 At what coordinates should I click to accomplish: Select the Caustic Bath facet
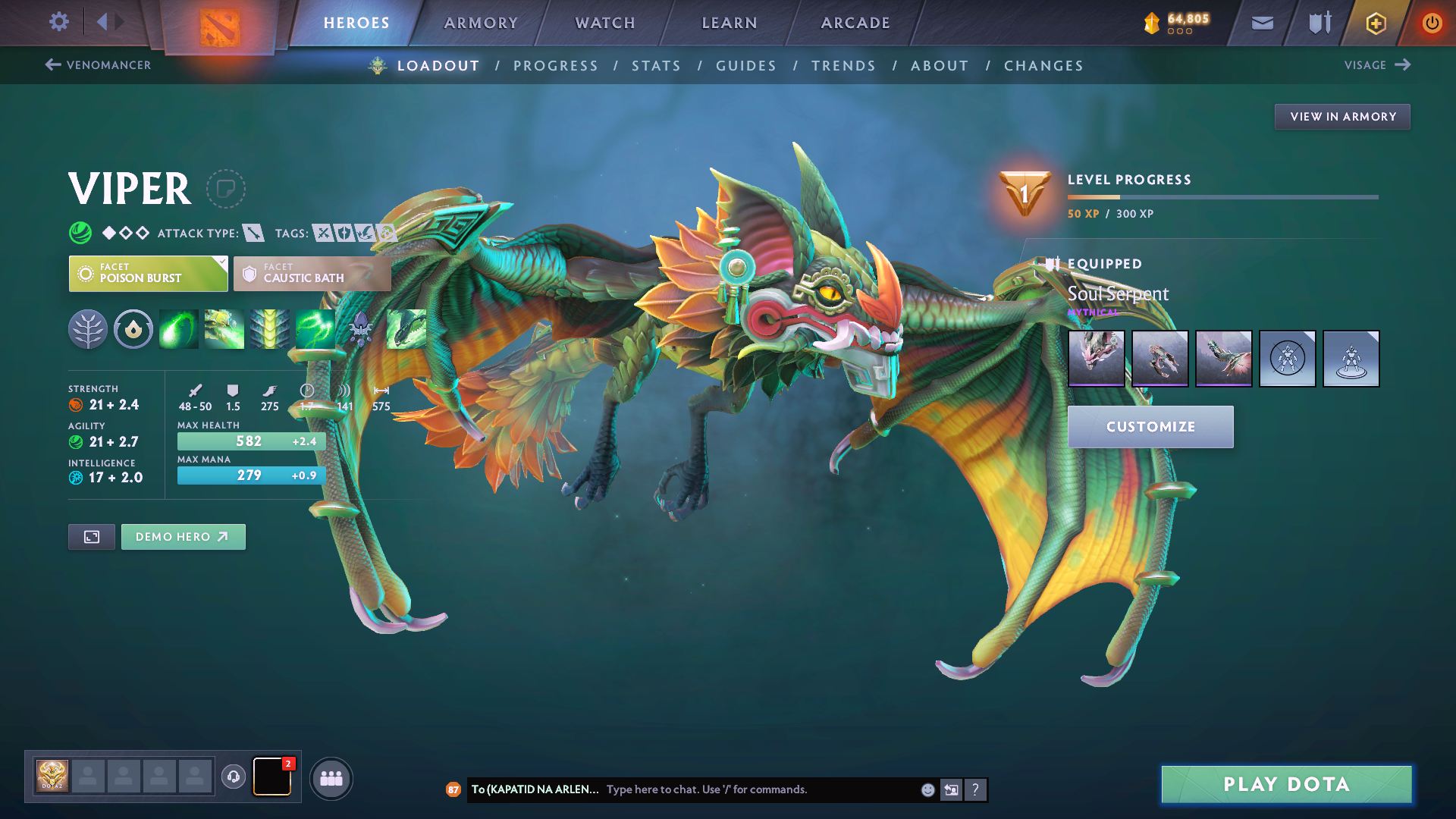pos(311,273)
